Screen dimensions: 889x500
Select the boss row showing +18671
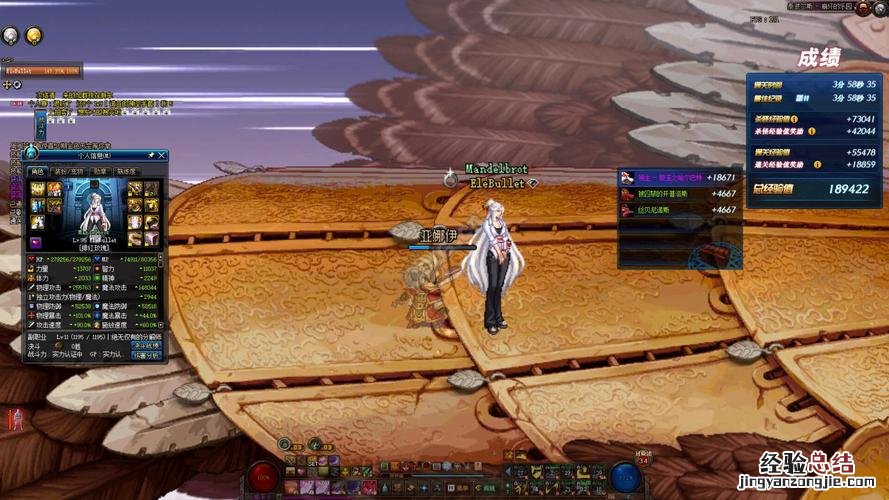(678, 177)
